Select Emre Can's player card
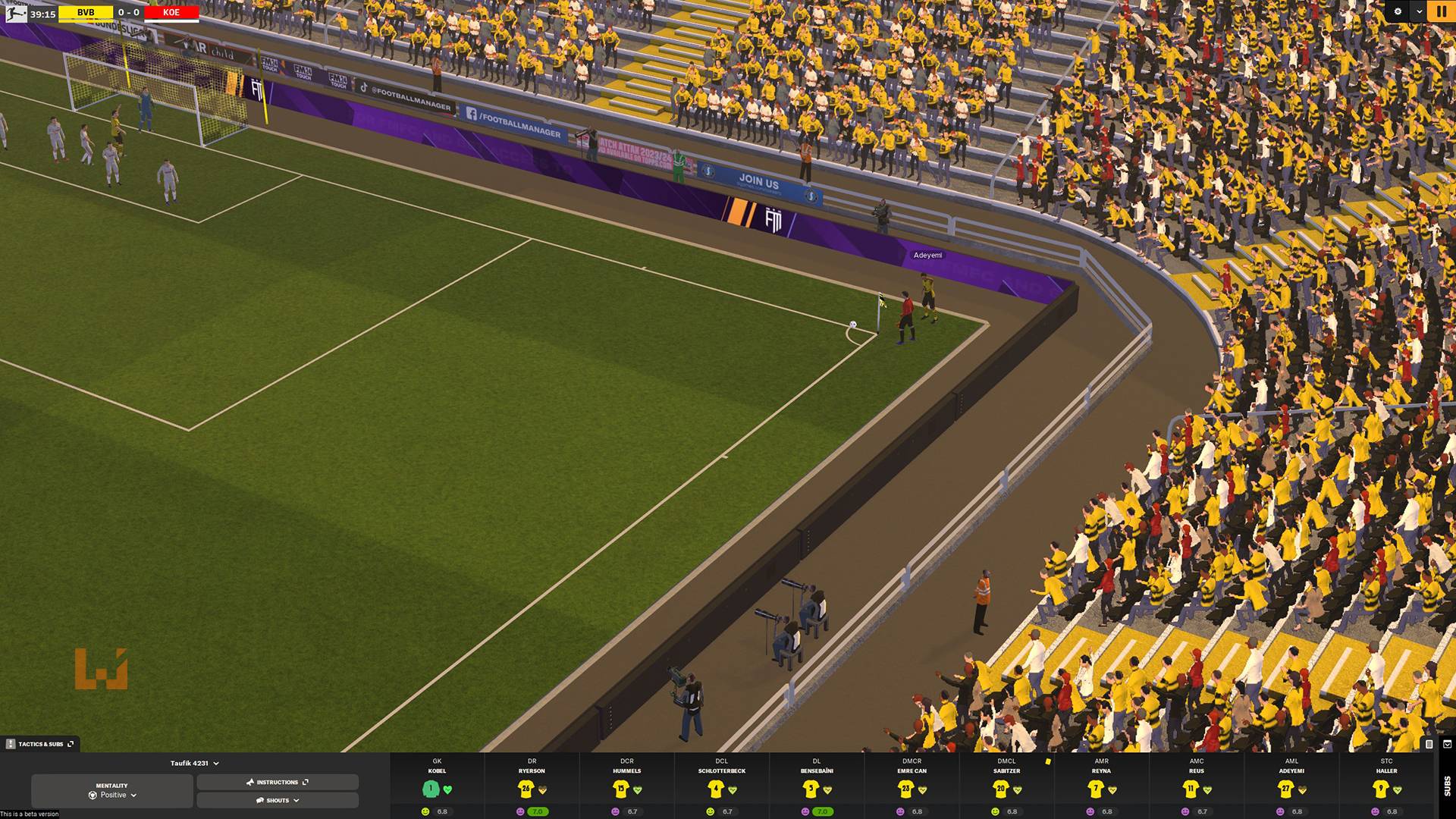The height and width of the screenshot is (819, 1456). (x=912, y=786)
